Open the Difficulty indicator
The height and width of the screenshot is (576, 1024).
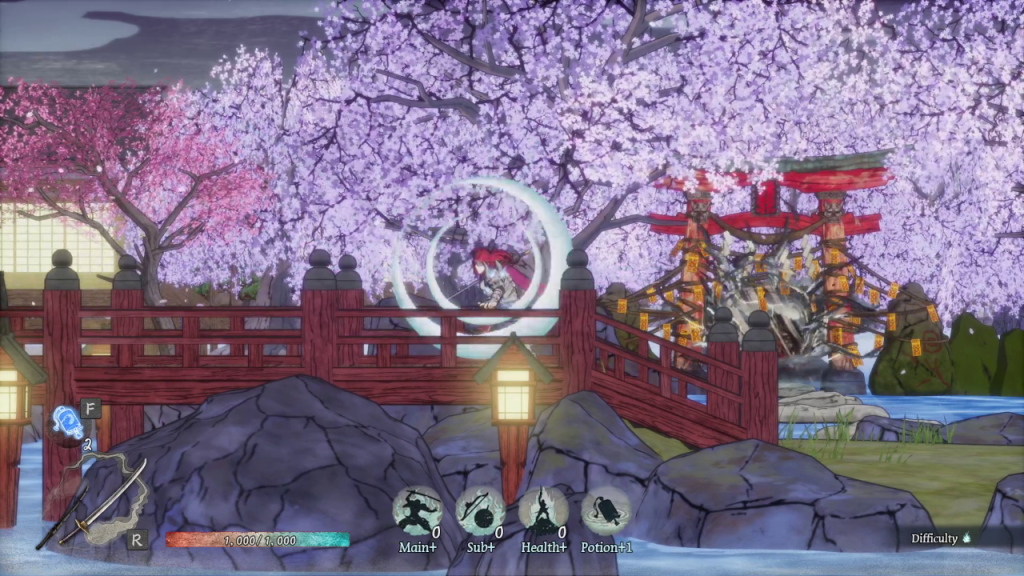[x=940, y=538]
